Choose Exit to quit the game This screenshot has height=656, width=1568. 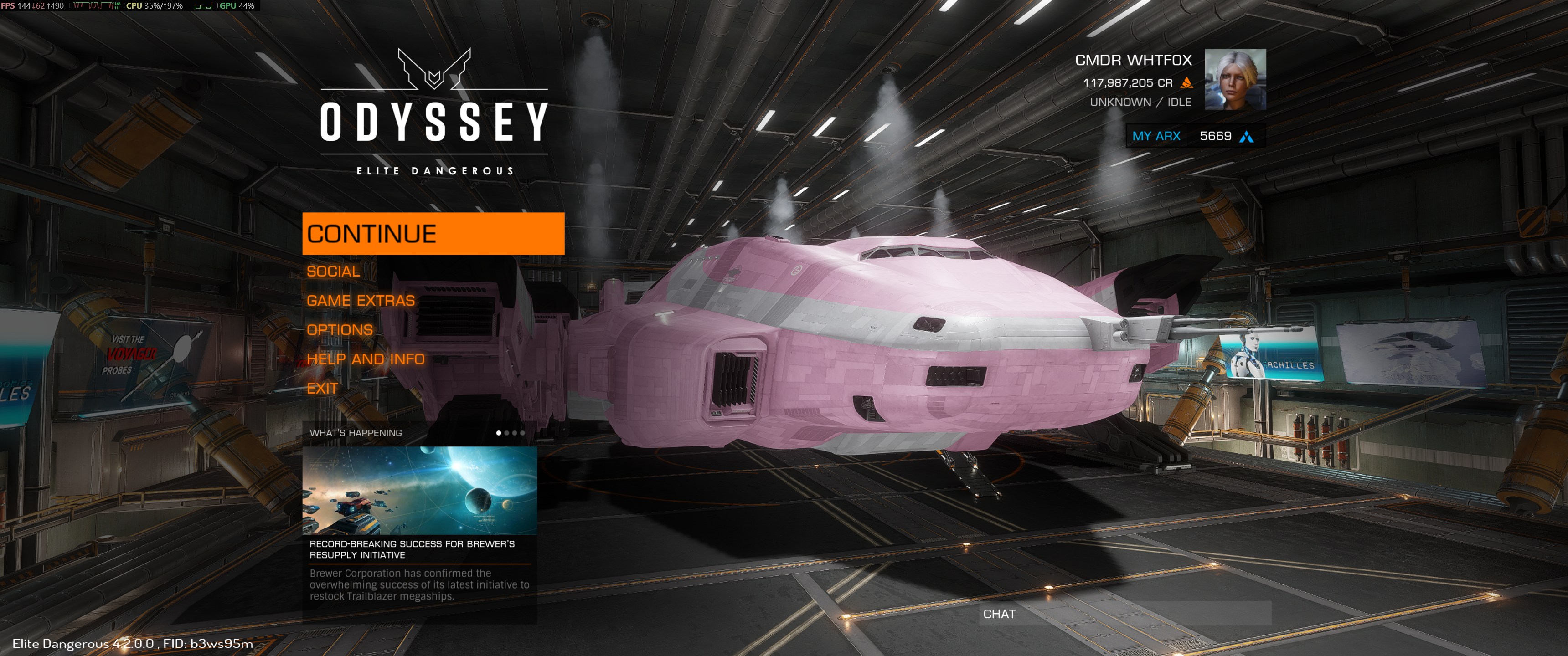tap(322, 388)
